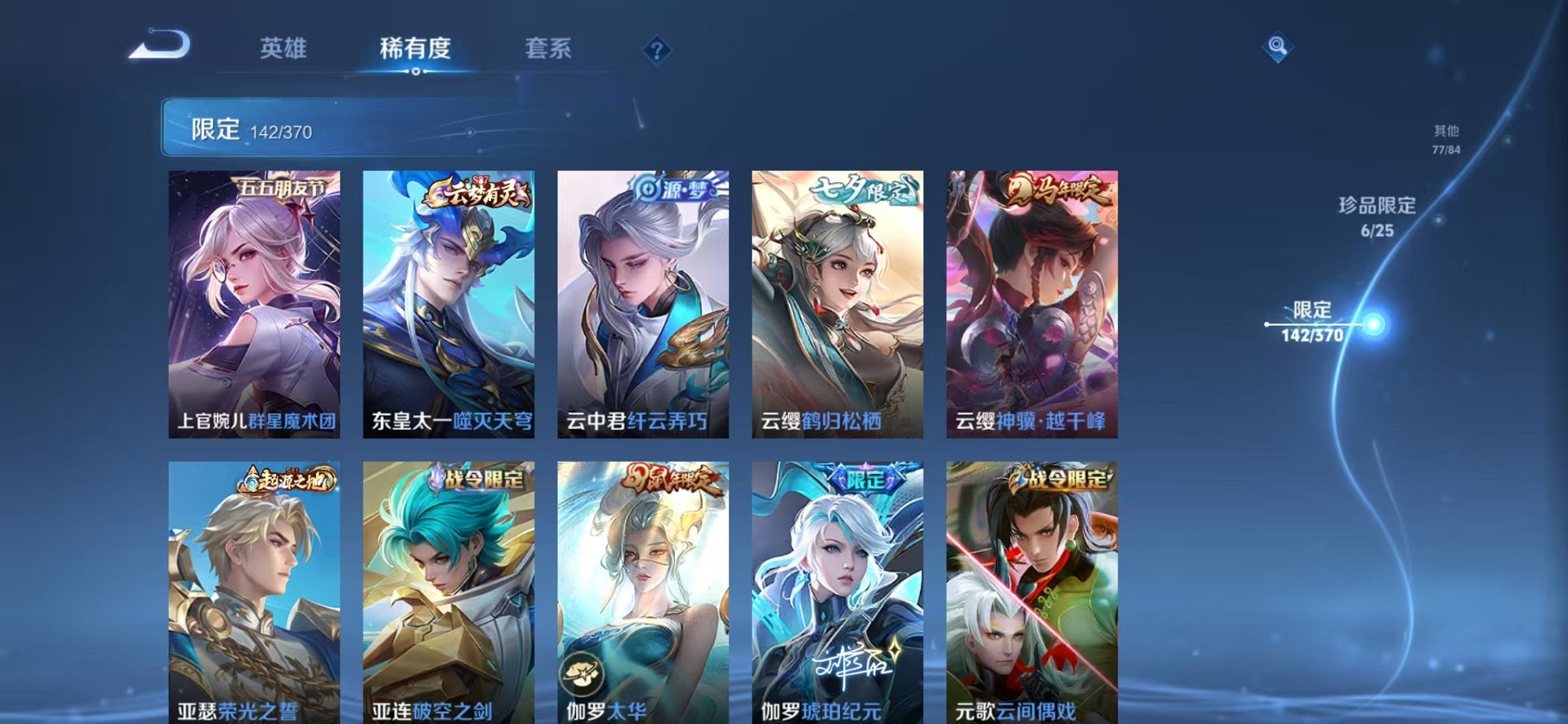Click the 七夕限定 badge on 云缨 skin
This screenshot has height=724, width=1568.
[x=864, y=188]
